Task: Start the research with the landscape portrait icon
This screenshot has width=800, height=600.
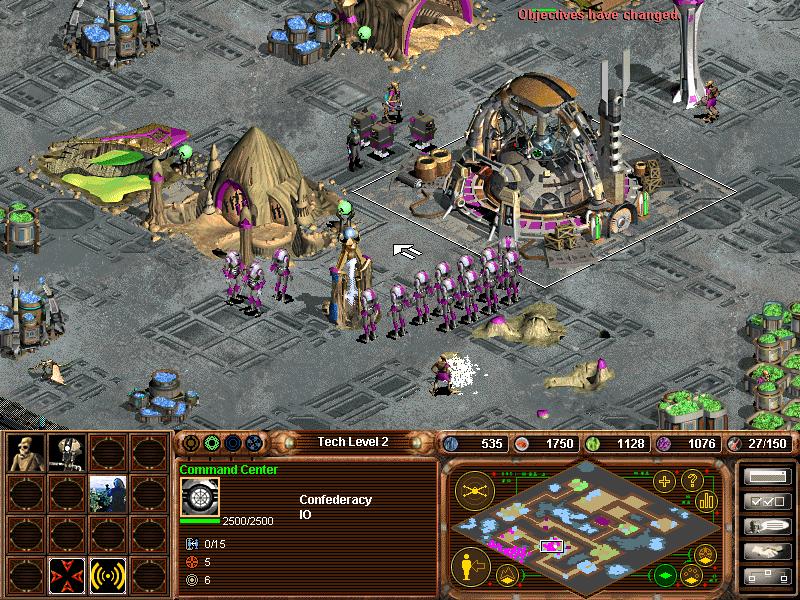Action: point(107,494)
